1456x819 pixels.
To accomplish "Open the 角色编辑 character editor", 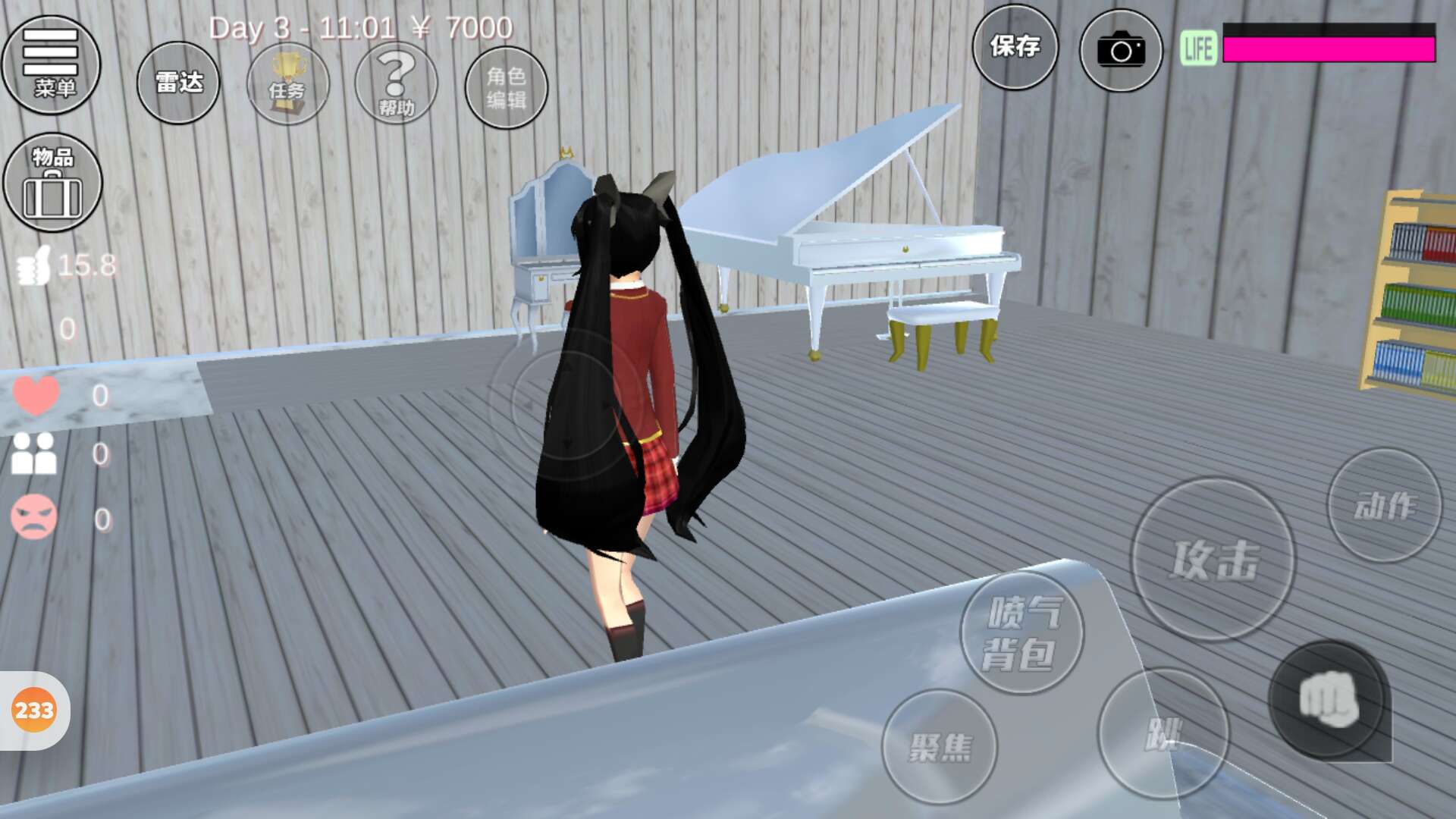I will (506, 87).
